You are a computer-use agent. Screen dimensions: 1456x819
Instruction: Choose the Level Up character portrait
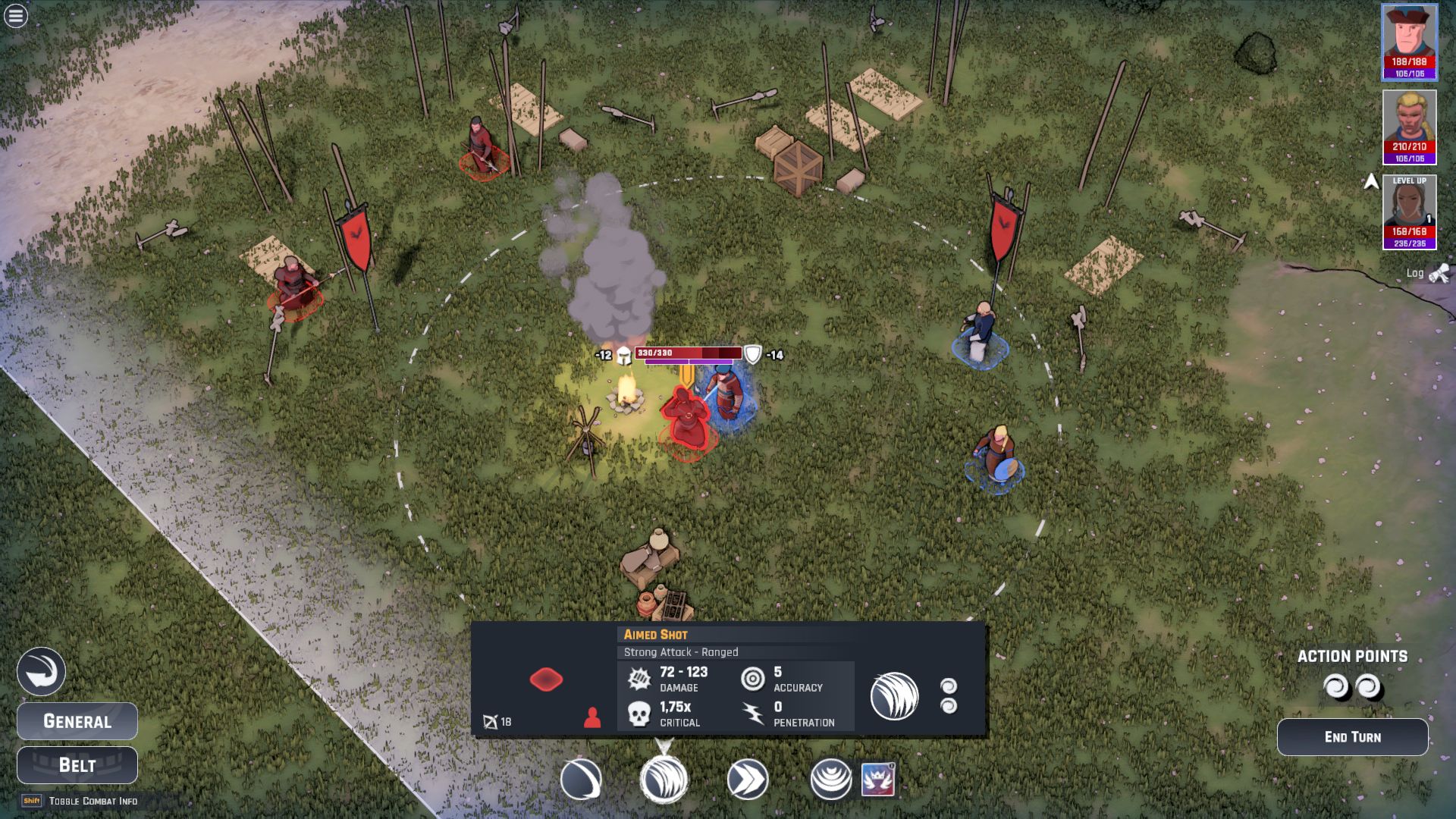[1409, 212]
